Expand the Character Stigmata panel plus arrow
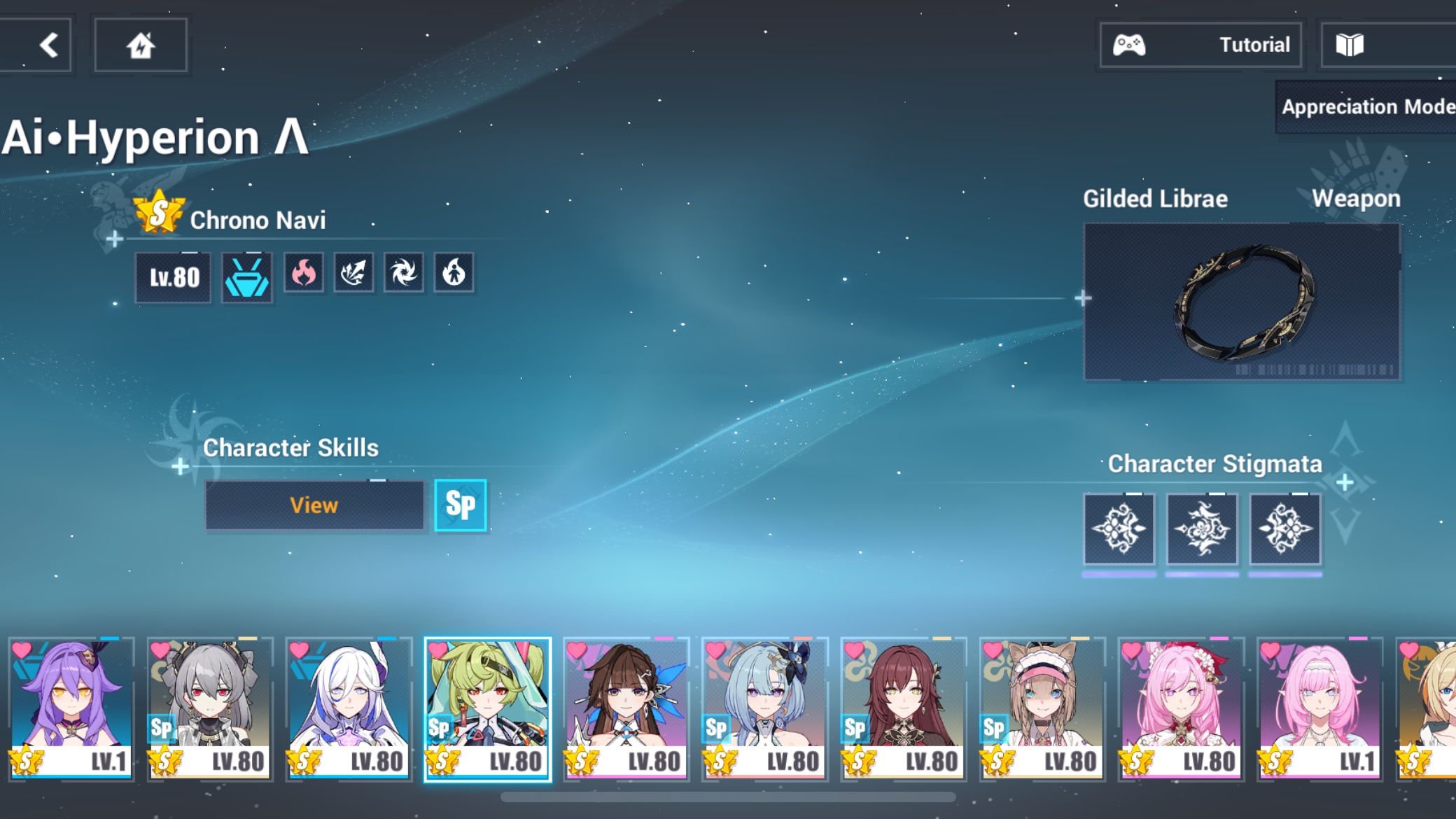1456x819 pixels. tap(1344, 481)
